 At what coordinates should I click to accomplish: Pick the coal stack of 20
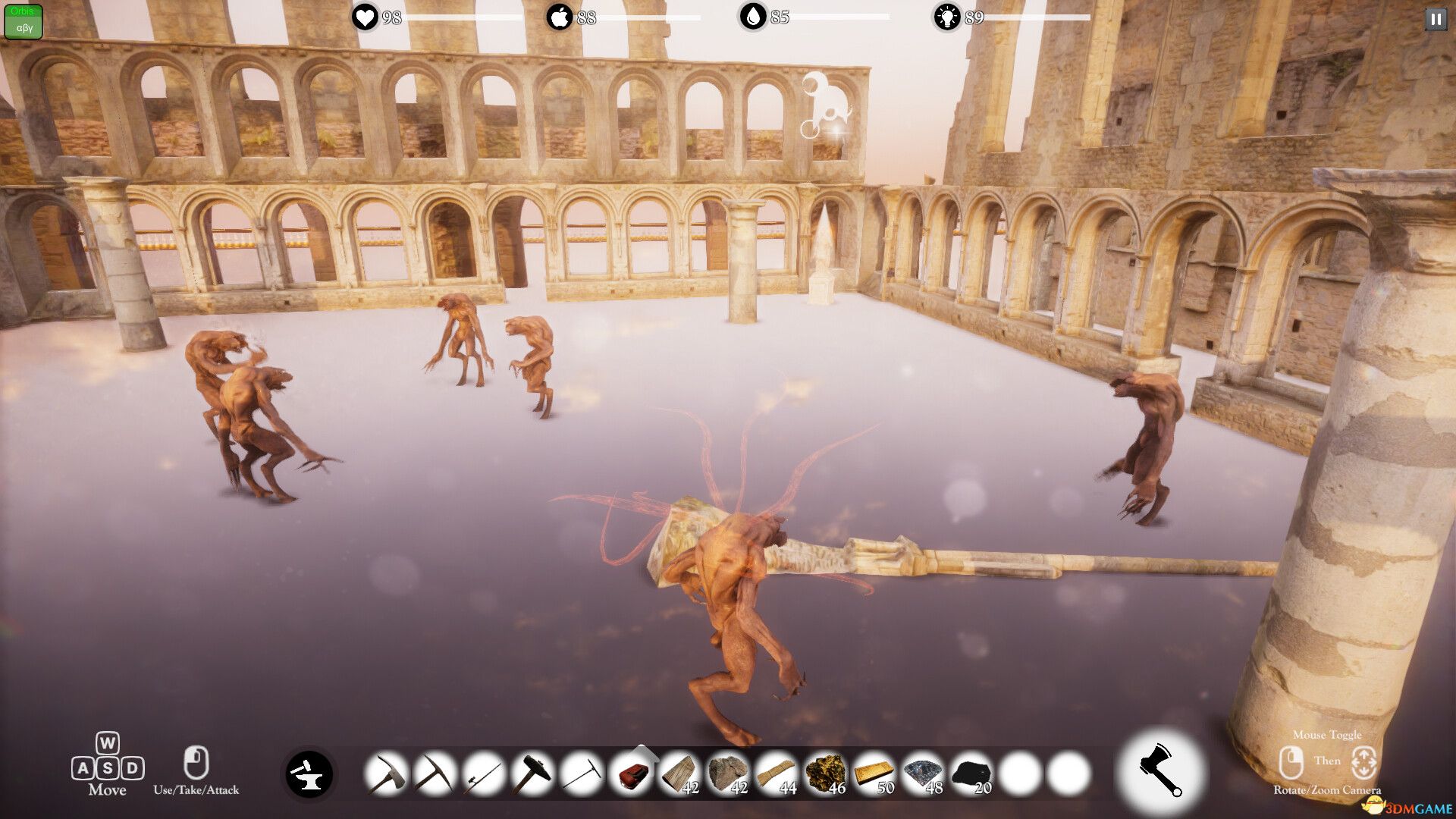971,774
